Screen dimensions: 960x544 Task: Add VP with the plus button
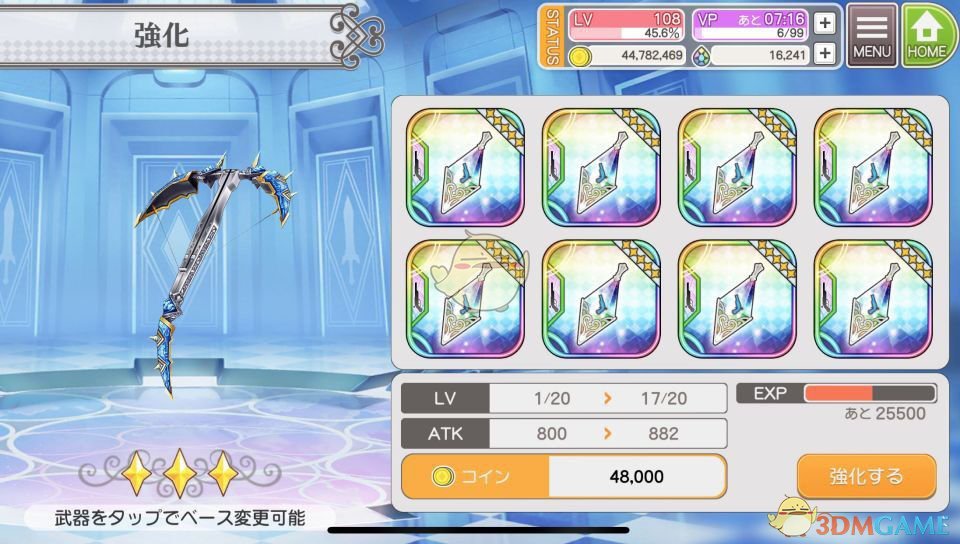[x=825, y=23]
